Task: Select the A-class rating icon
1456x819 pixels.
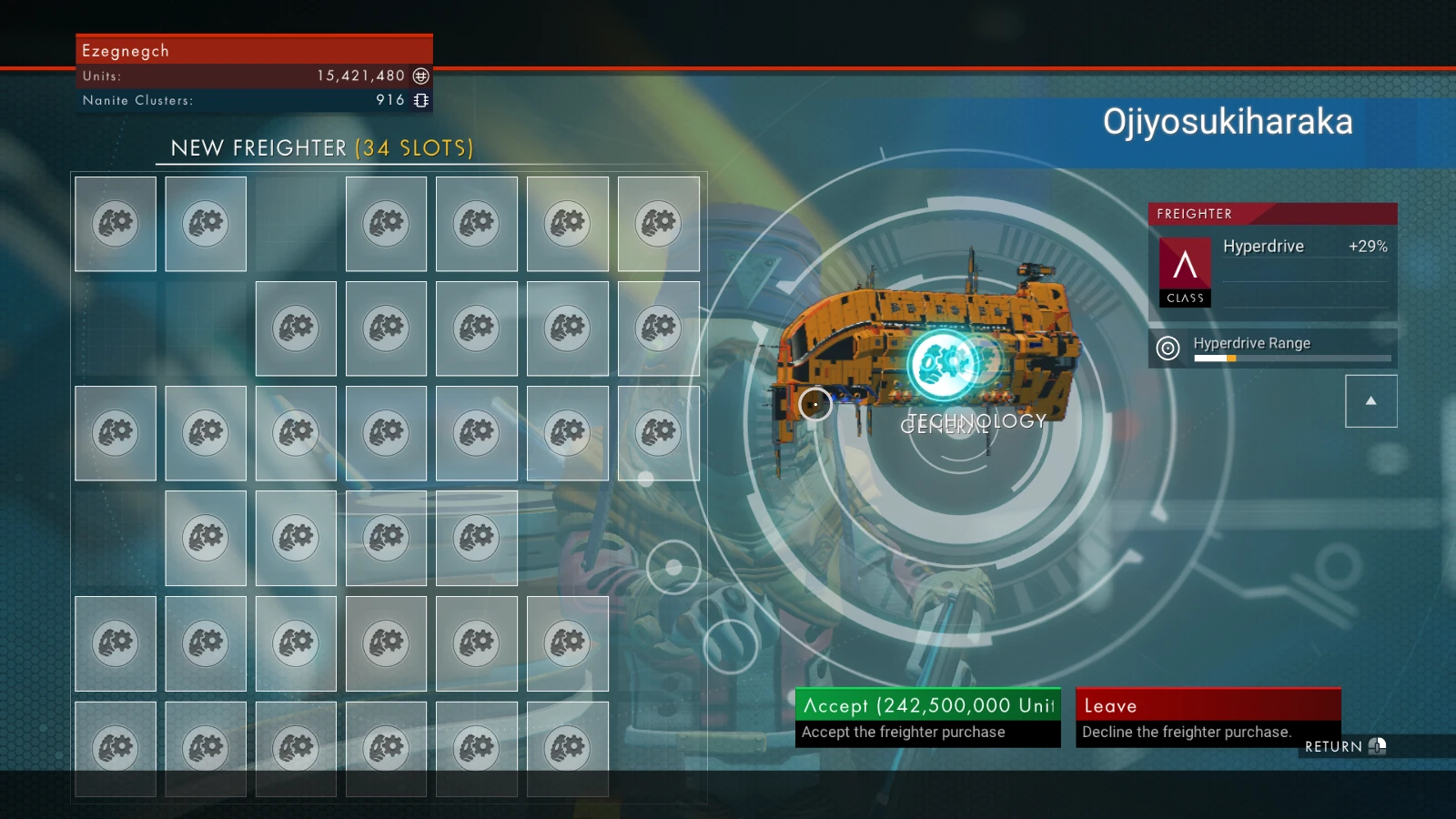Action: click(x=1185, y=270)
